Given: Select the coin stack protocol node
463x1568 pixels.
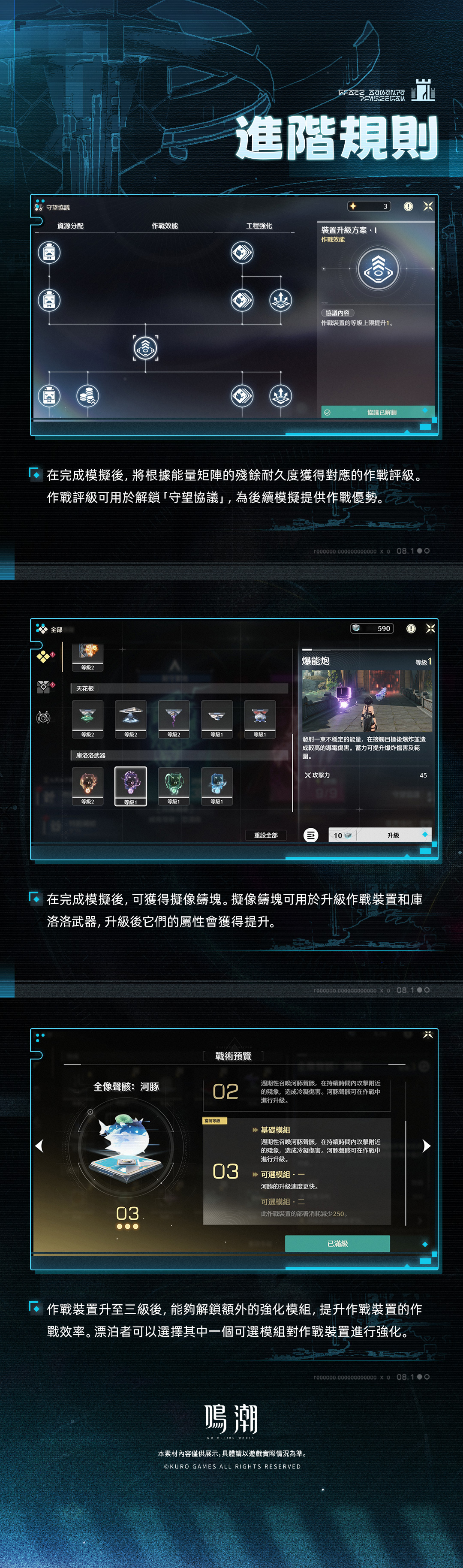Looking at the screenshot, I should point(87,396).
